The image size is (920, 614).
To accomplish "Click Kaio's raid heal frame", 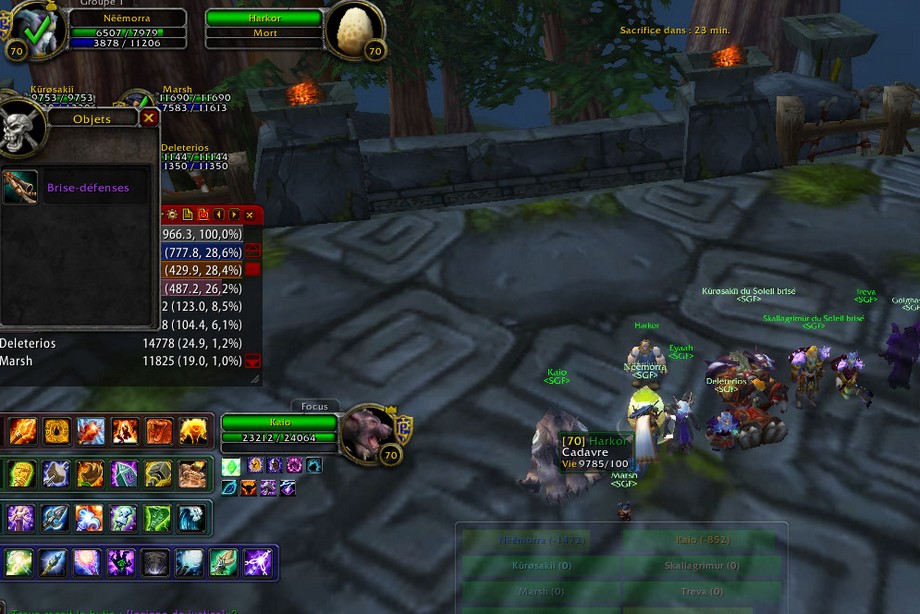I will pos(701,540).
